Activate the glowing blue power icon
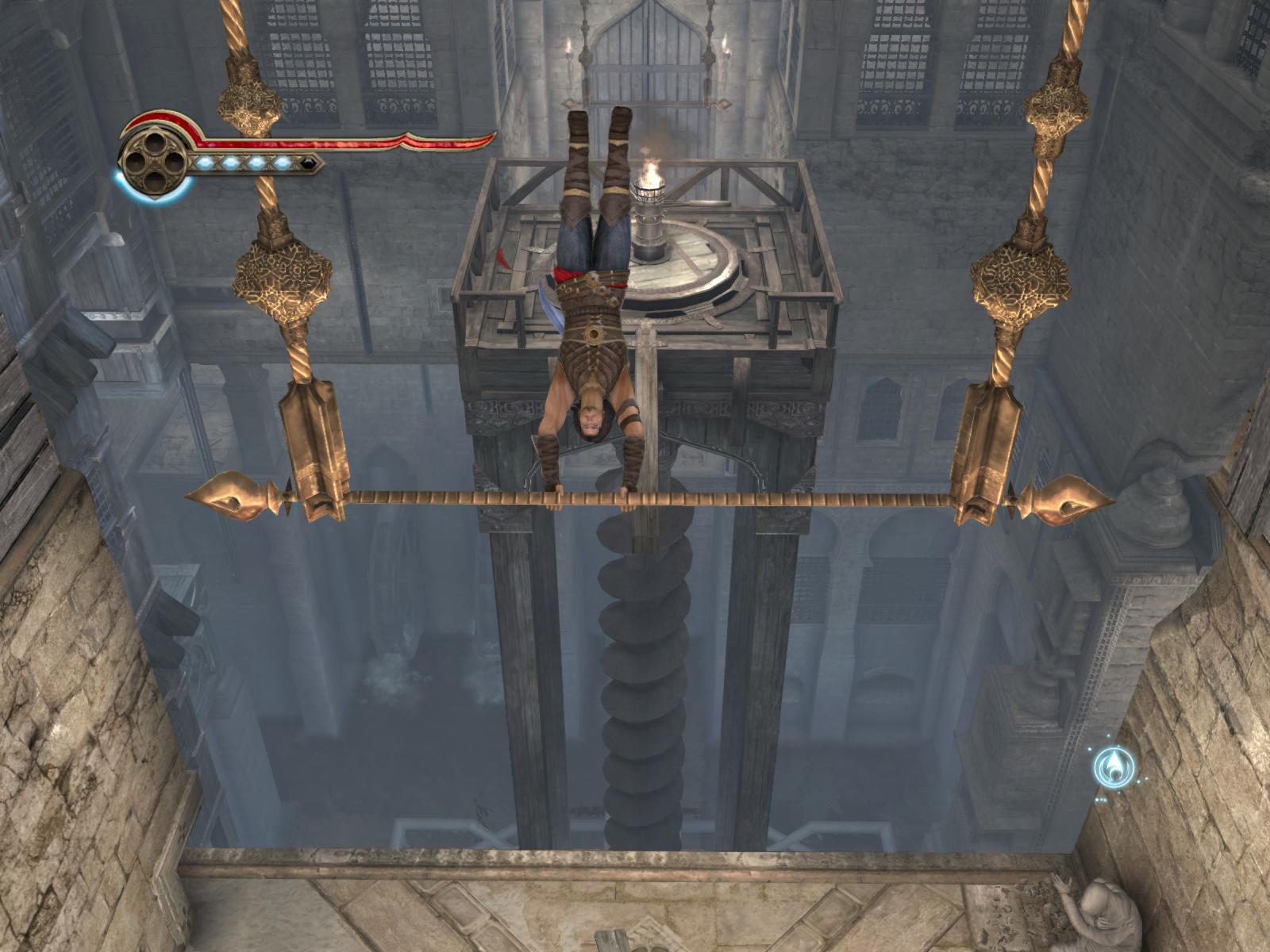 (1114, 766)
